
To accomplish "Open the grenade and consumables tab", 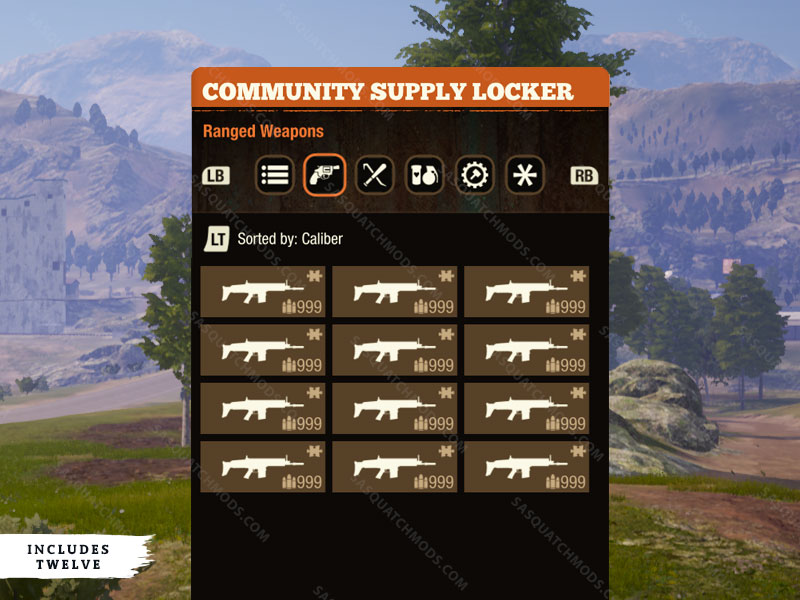I will [x=424, y=175].
